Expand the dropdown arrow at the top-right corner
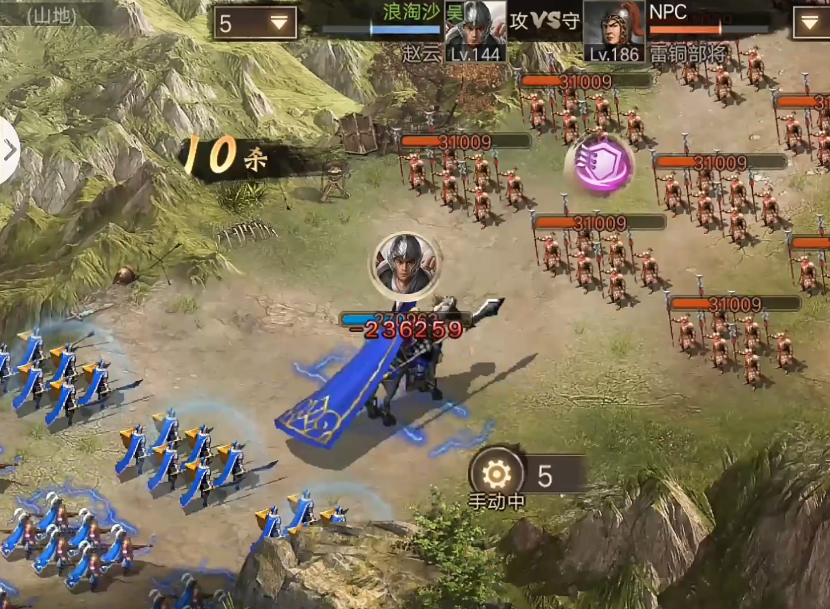Viewport: 830px width, 609px height. click(811, 22)
